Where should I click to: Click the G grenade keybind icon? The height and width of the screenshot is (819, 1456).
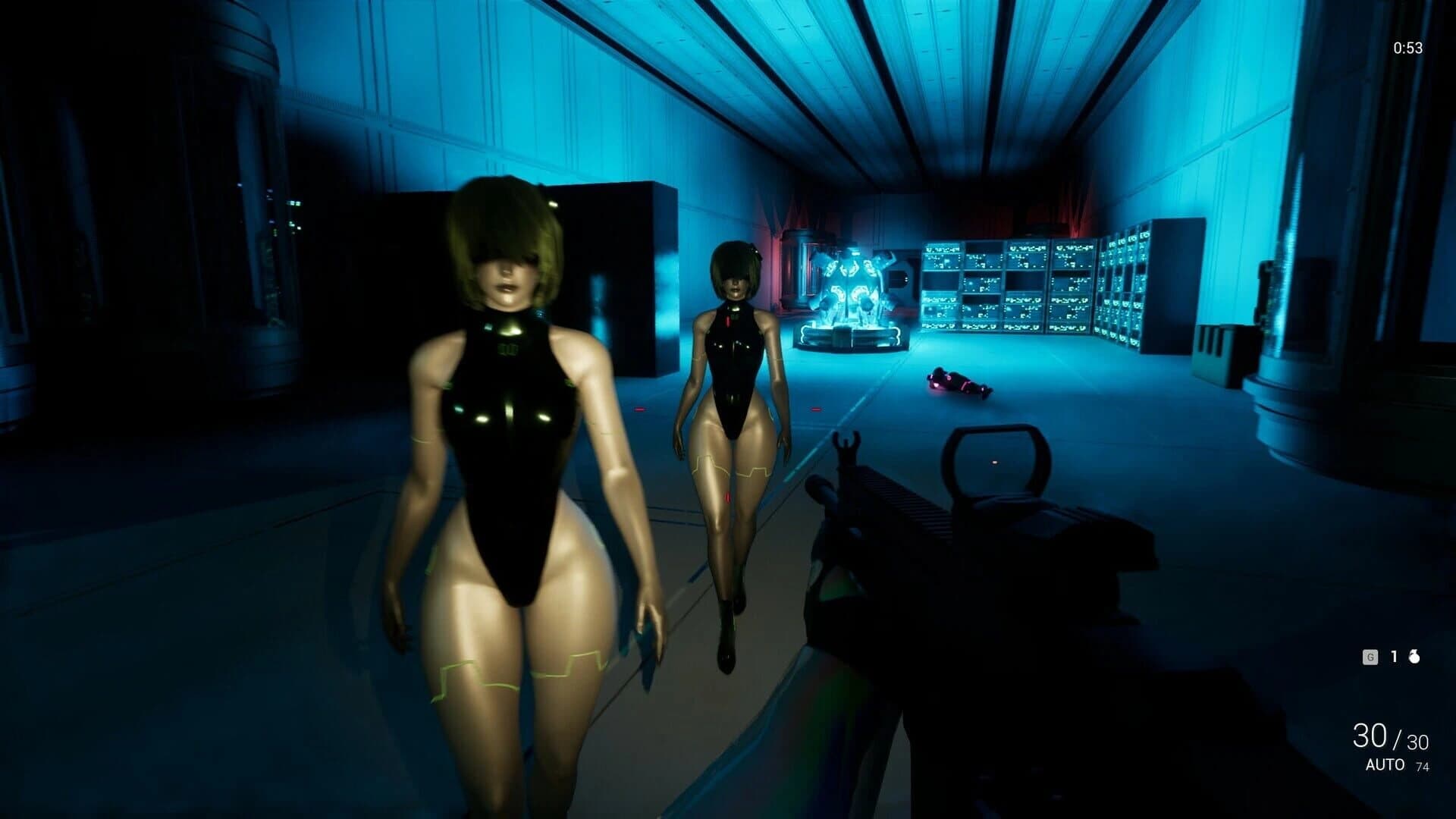[1370, 657]
